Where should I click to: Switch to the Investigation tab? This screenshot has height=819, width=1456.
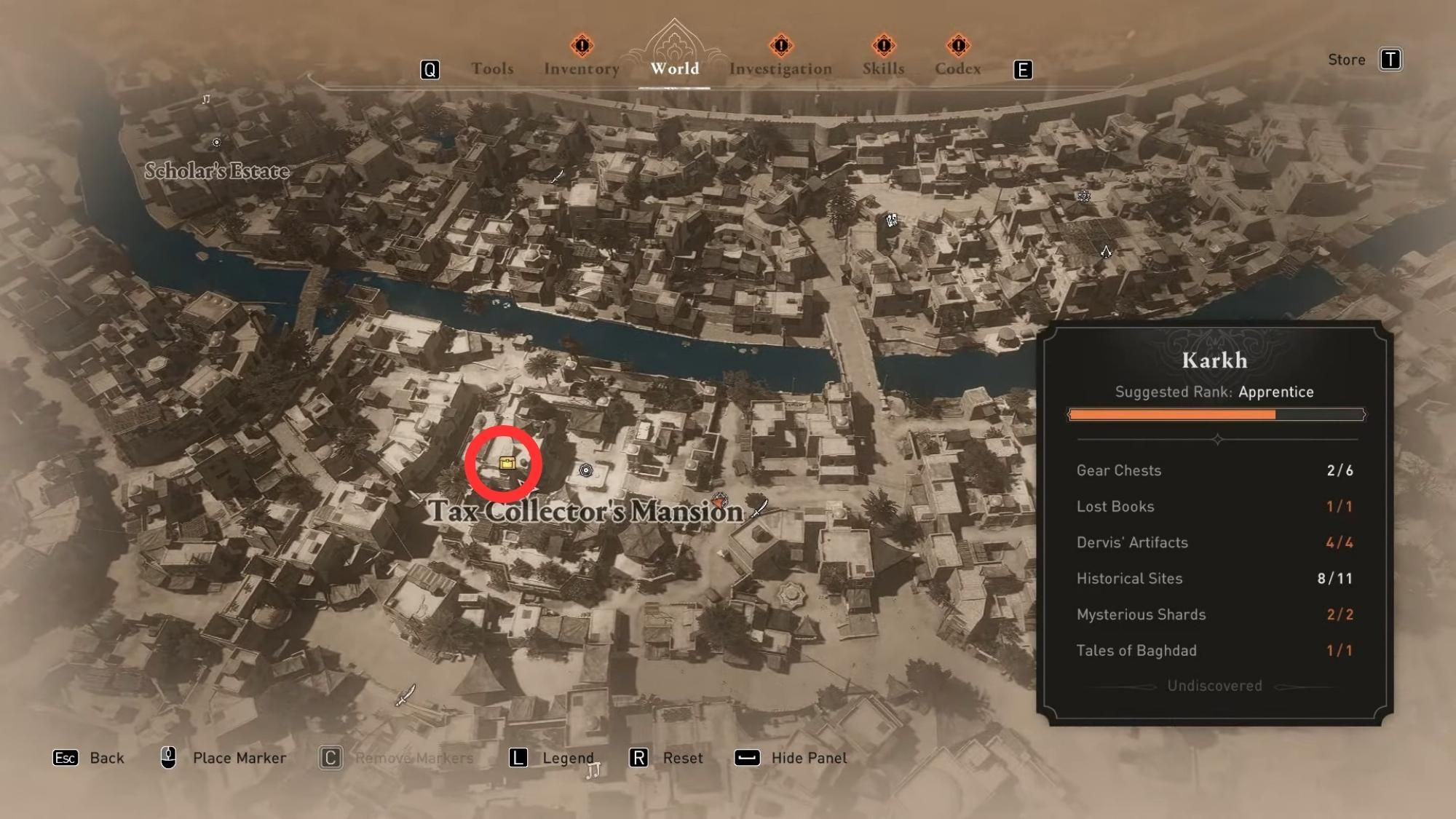(780, 68)
